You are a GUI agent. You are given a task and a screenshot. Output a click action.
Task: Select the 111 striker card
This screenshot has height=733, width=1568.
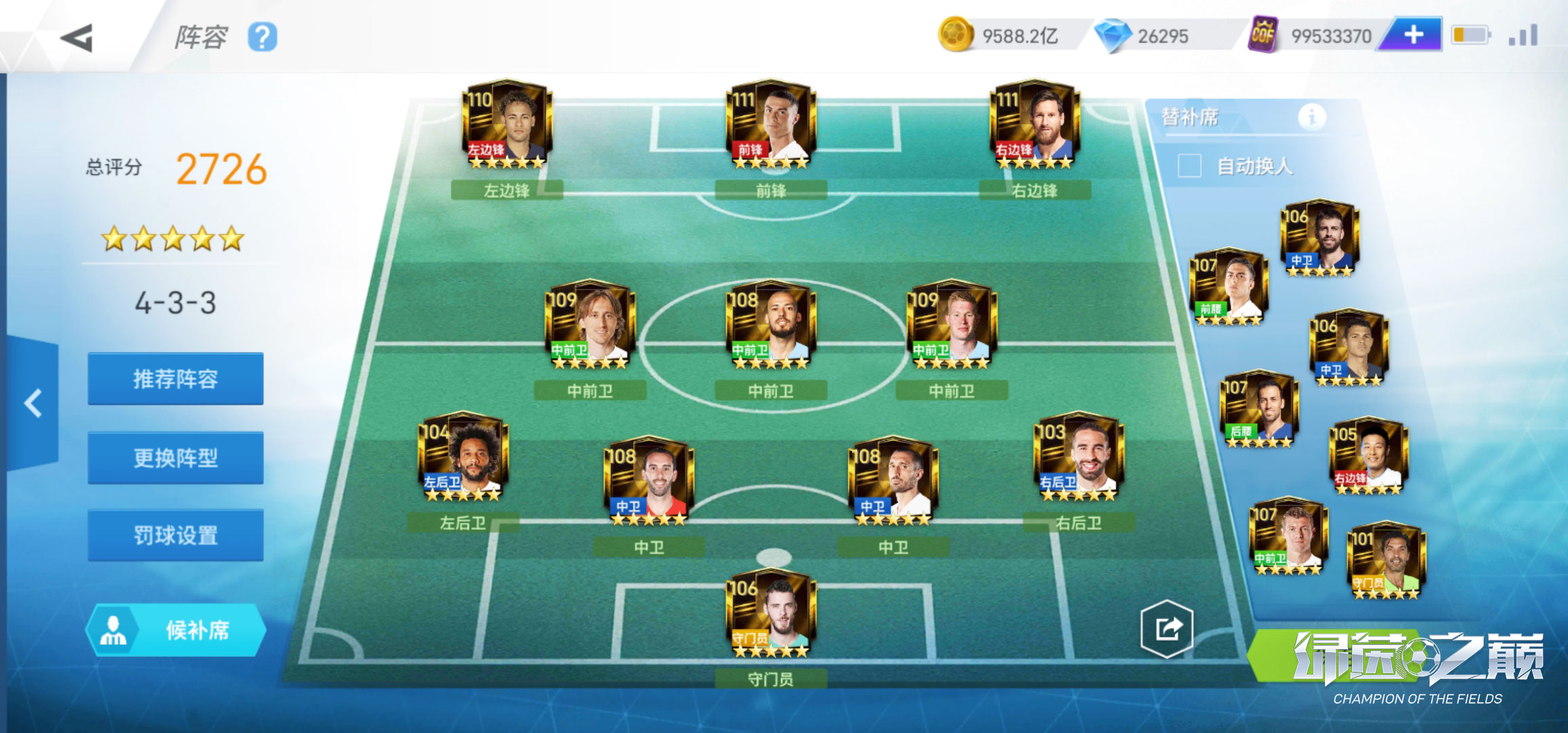[x=770, y=125]
